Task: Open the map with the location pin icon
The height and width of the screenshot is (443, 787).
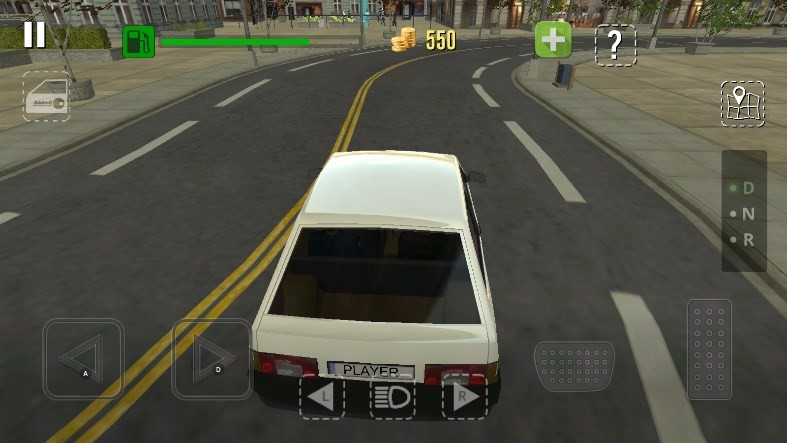Action: coord(742,104)
